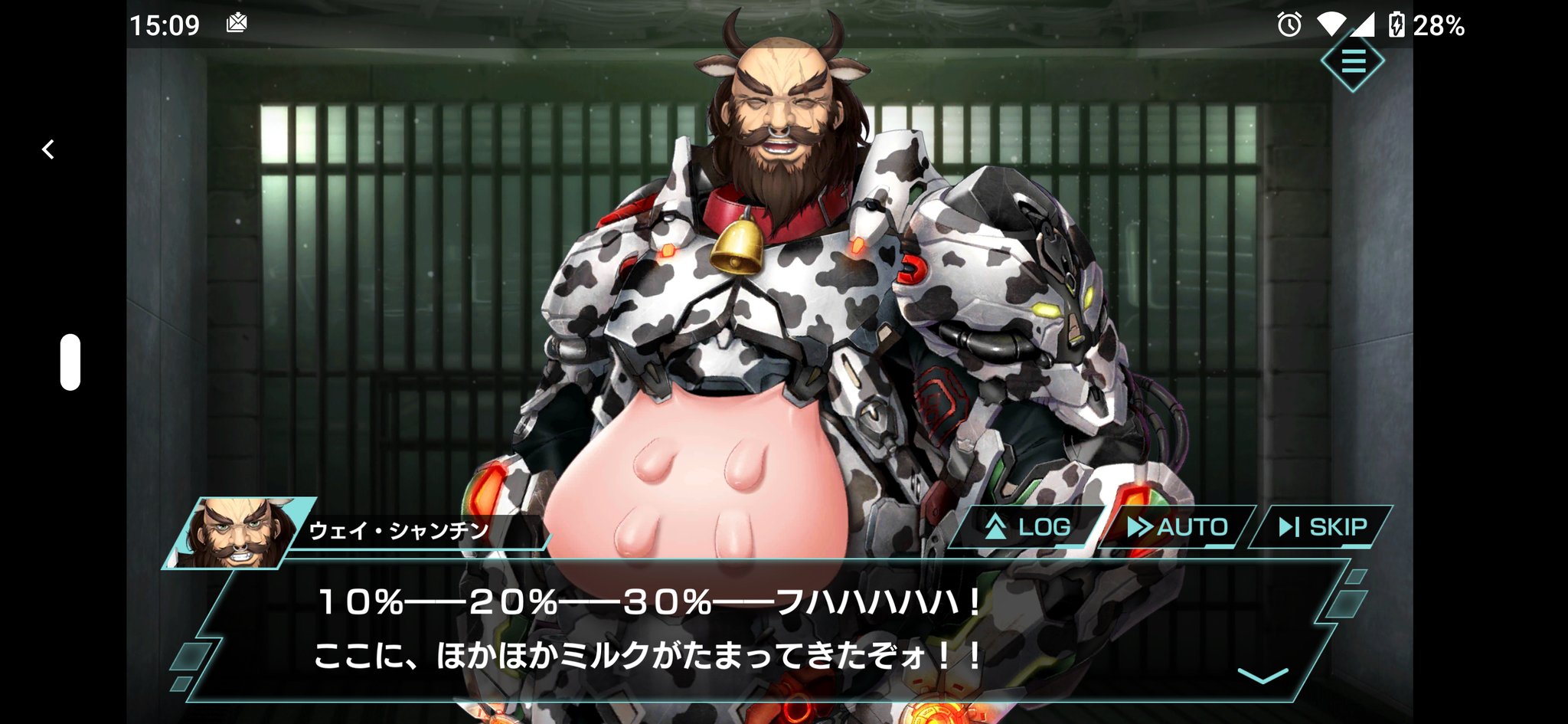The width and height of the screenshot is (1568, 724).
Task: Tap the back arrow on the left edge
Action: 48,149
